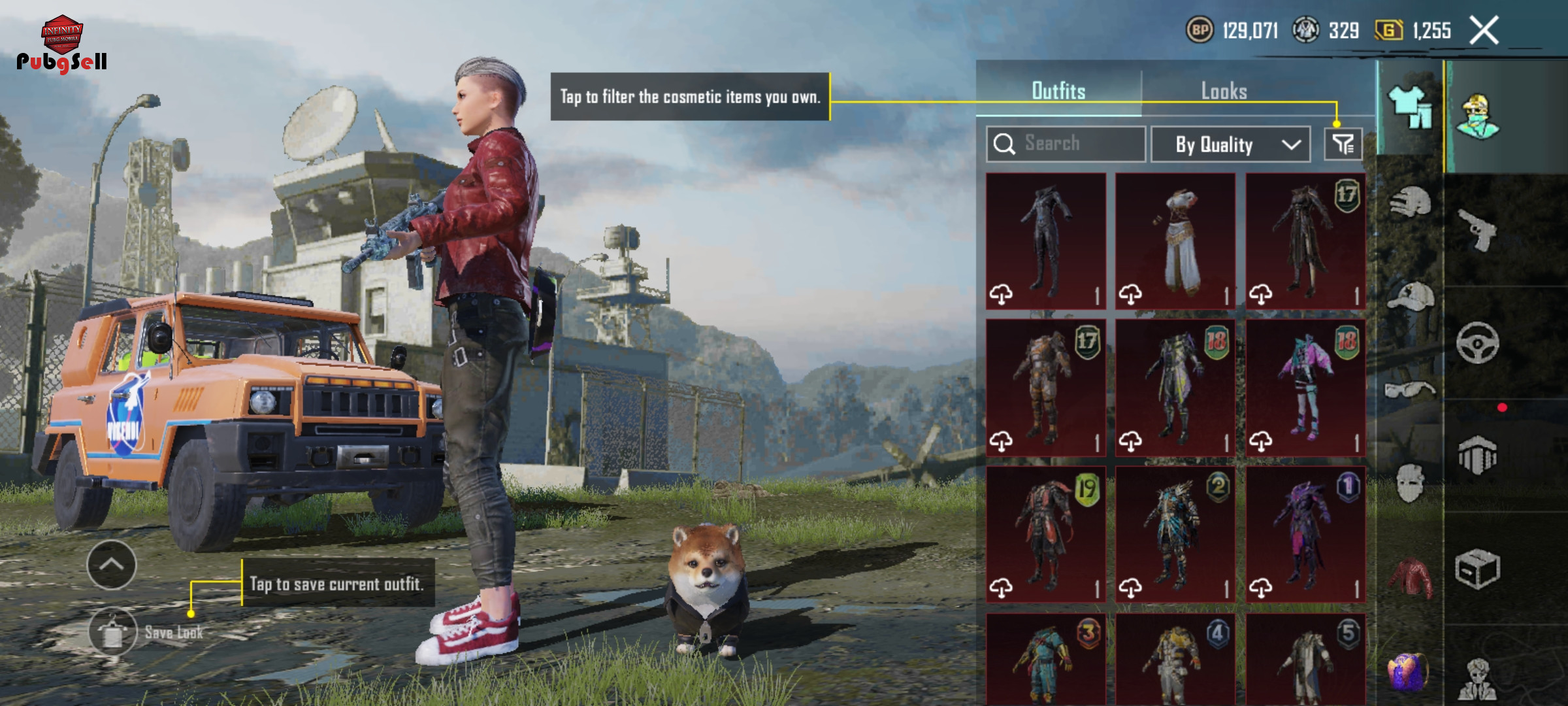This screenshot has height=706, width=1568.
Task: Choose the purple outfit with badge 1
Action: coord(1305,534)
